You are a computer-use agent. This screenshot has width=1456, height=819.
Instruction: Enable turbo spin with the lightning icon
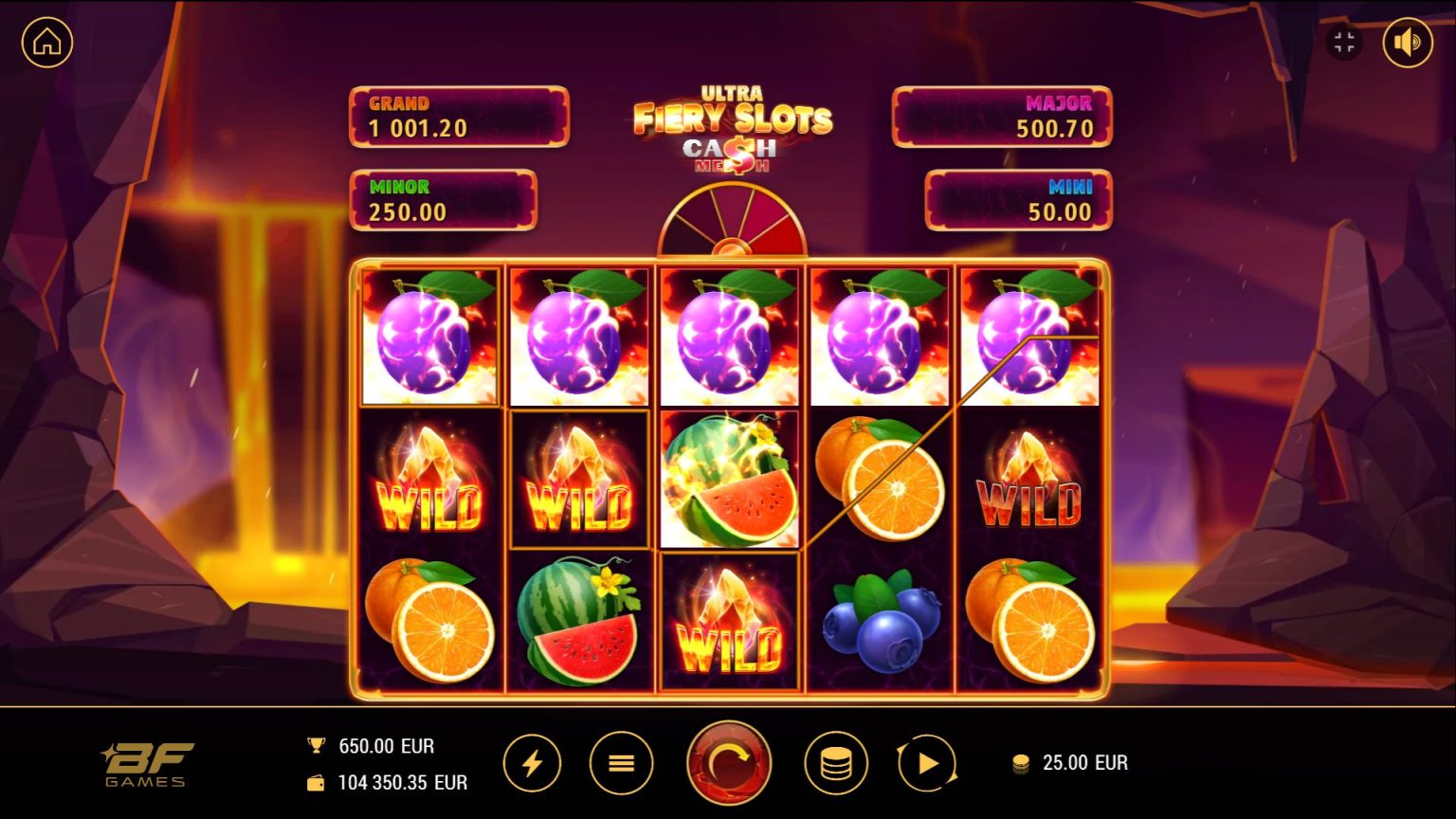tap(533, 763)
